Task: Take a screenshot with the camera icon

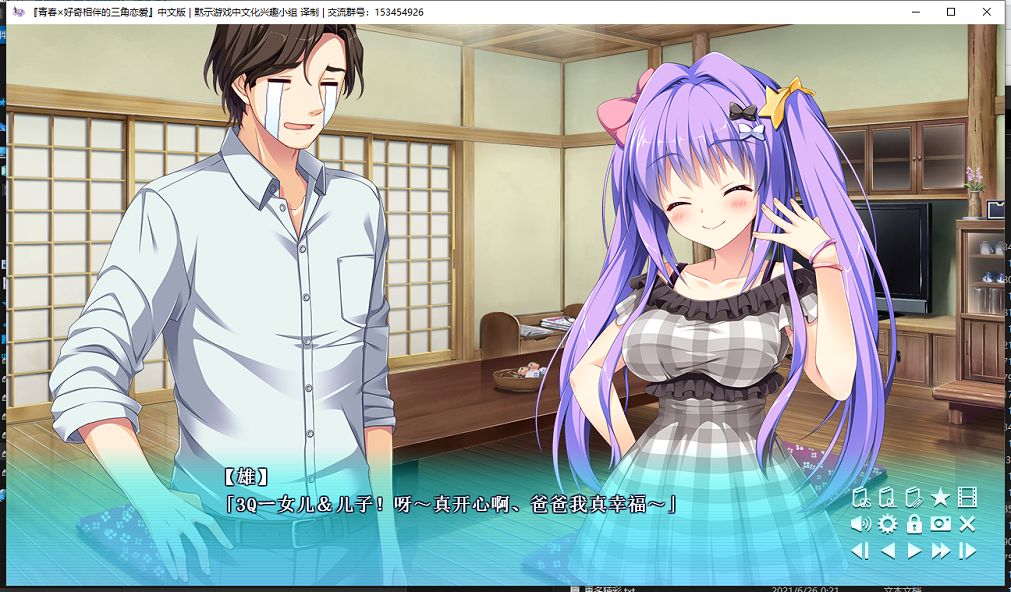Action: pyautogui.click(x=940, y=524)
